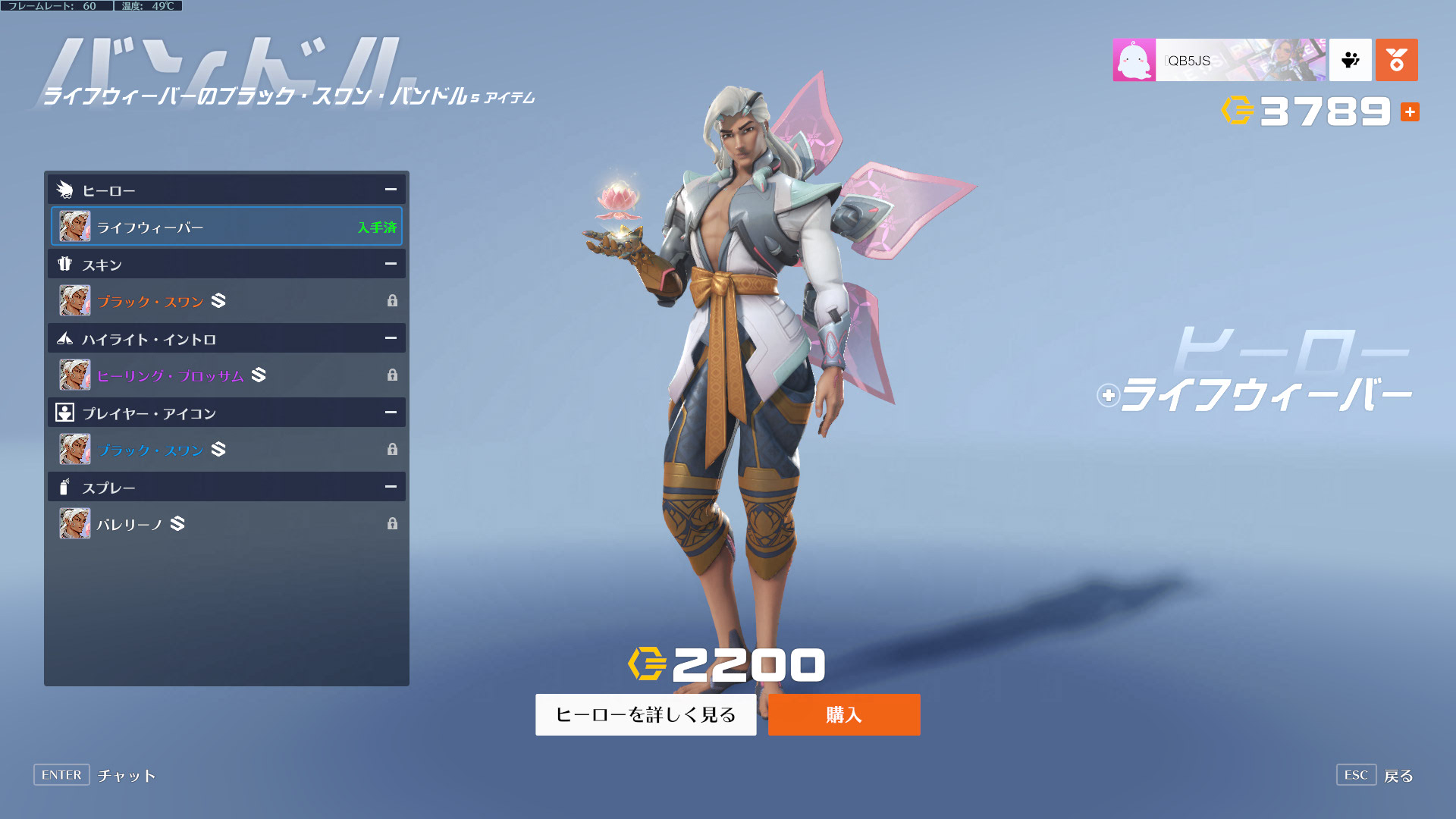Preview the ヒーリング・ブロッサム highlight intro
The height and width of the screenshot is (819, 1456).
pos(226,375)
